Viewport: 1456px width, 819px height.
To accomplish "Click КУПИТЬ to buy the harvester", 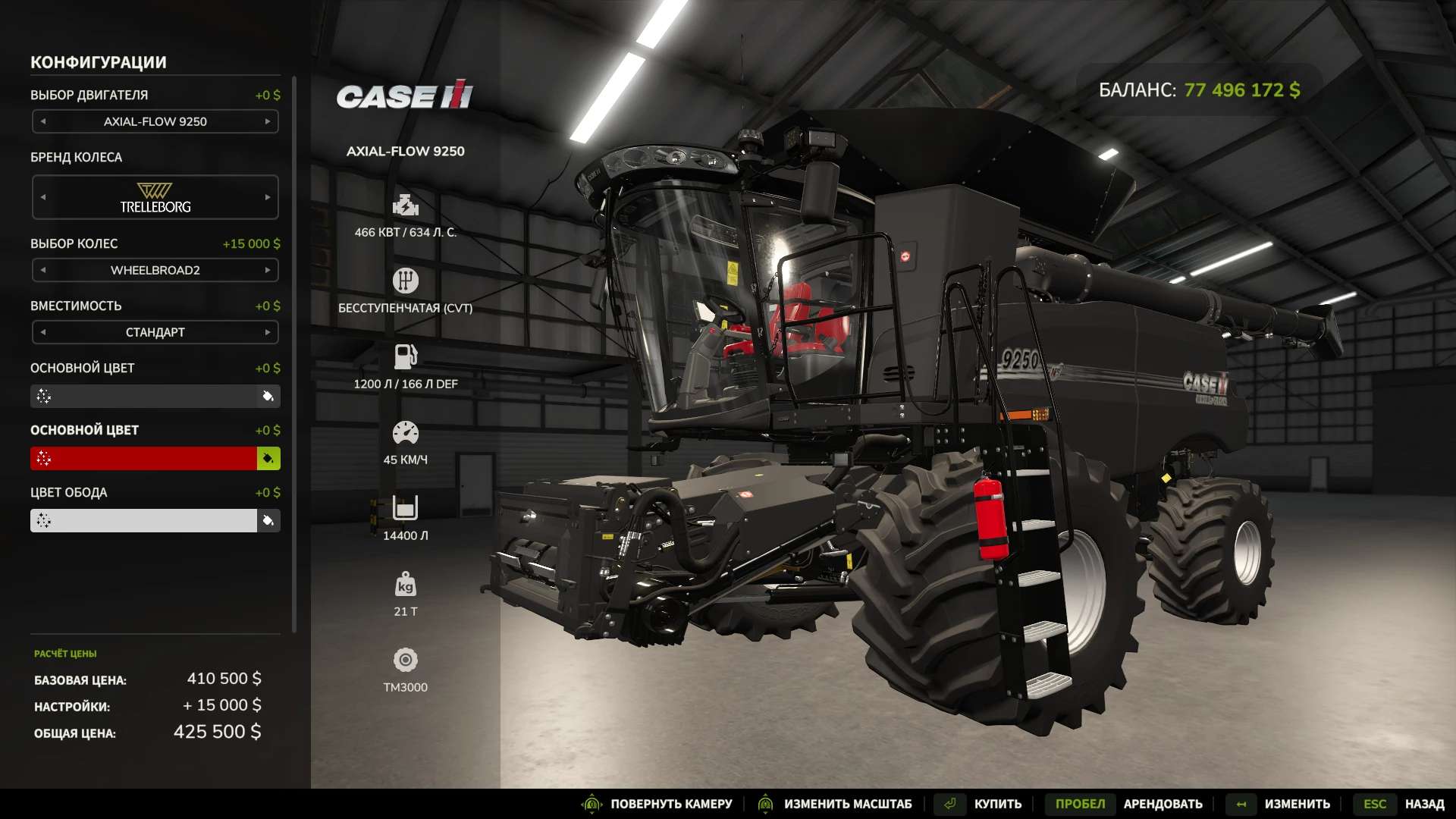I will coord(996,804).
